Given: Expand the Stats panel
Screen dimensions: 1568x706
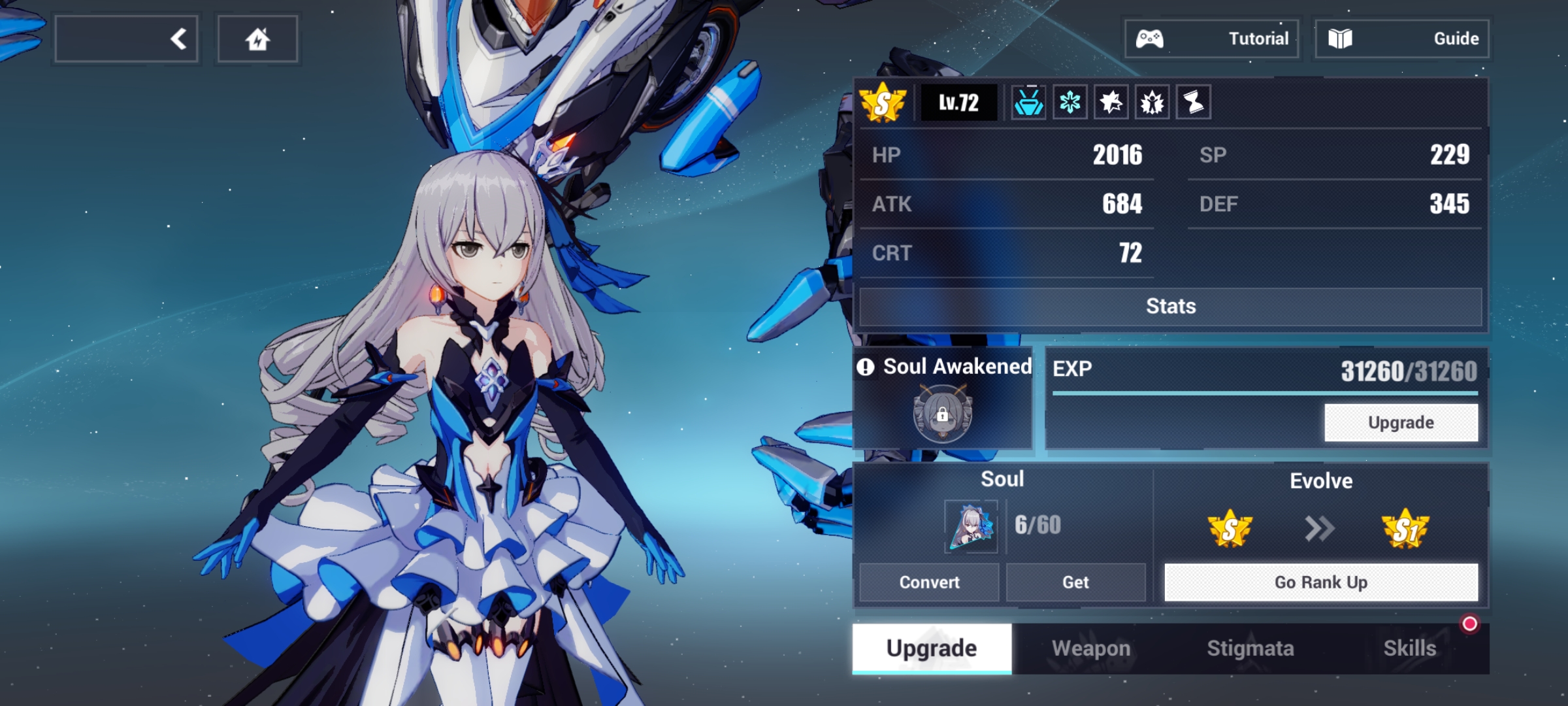Looking at the screenshot, I should (1170, 305).
